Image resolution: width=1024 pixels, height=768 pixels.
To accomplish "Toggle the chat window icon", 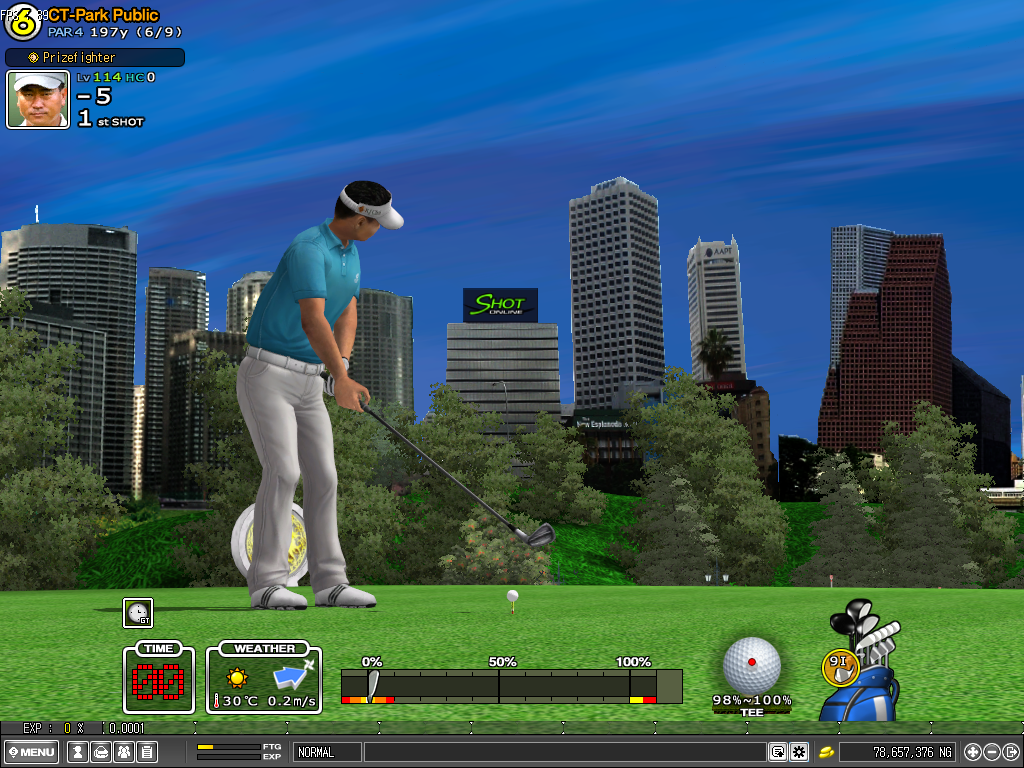I will (x=777, y=752).
